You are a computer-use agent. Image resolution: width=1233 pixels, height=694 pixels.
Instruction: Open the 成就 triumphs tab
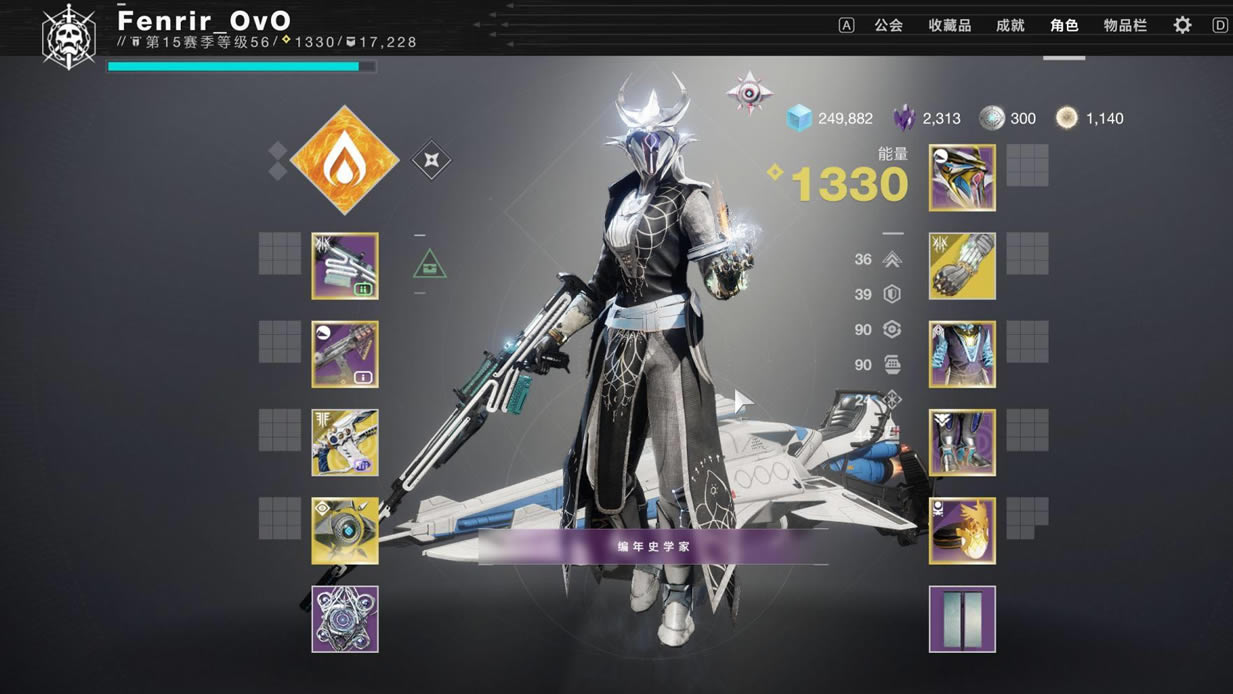coord(1010,26)
